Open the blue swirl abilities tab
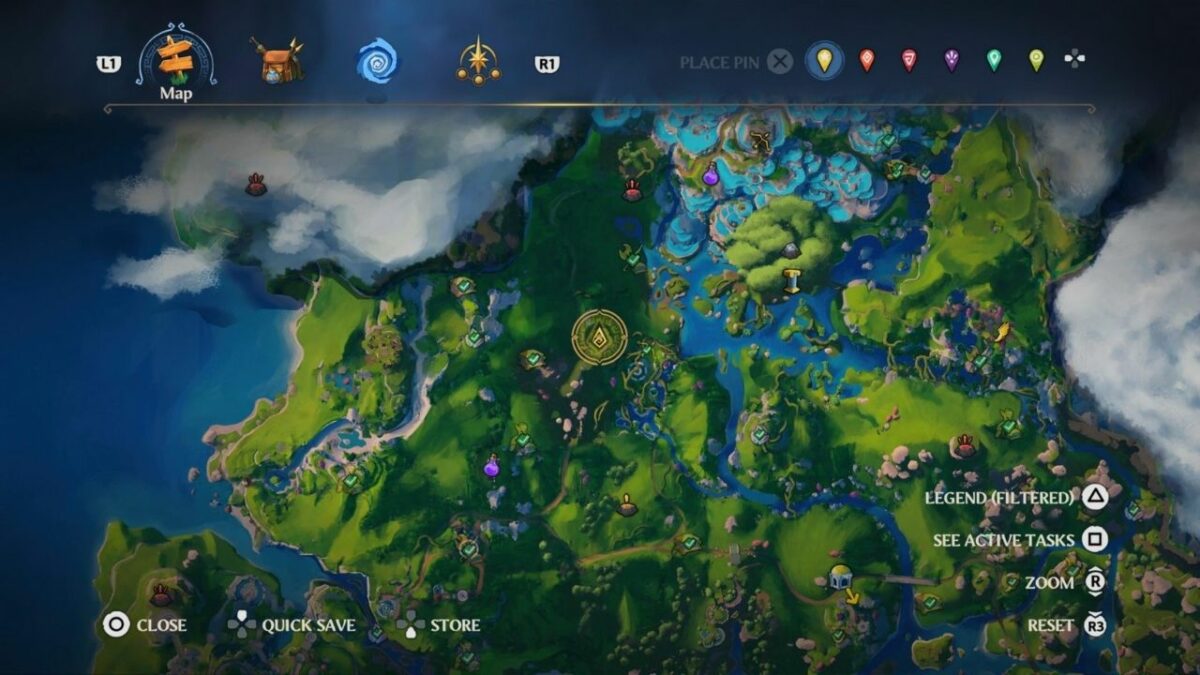The image size is (1200, 675). click(x=377, y=61)
